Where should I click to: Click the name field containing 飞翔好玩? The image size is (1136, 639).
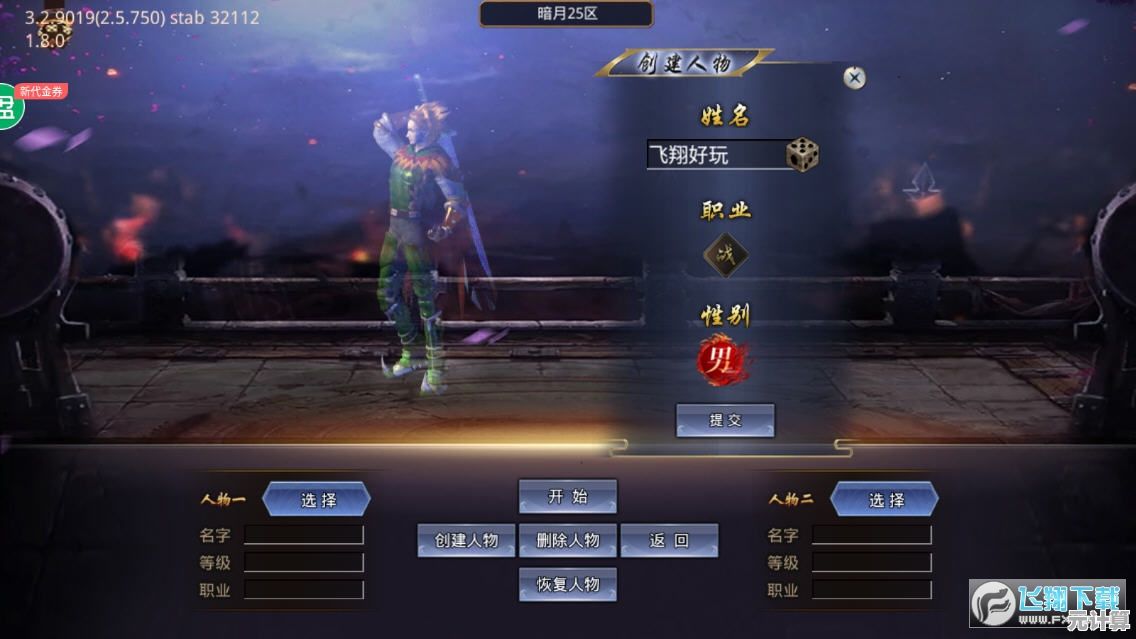point(714,155)
